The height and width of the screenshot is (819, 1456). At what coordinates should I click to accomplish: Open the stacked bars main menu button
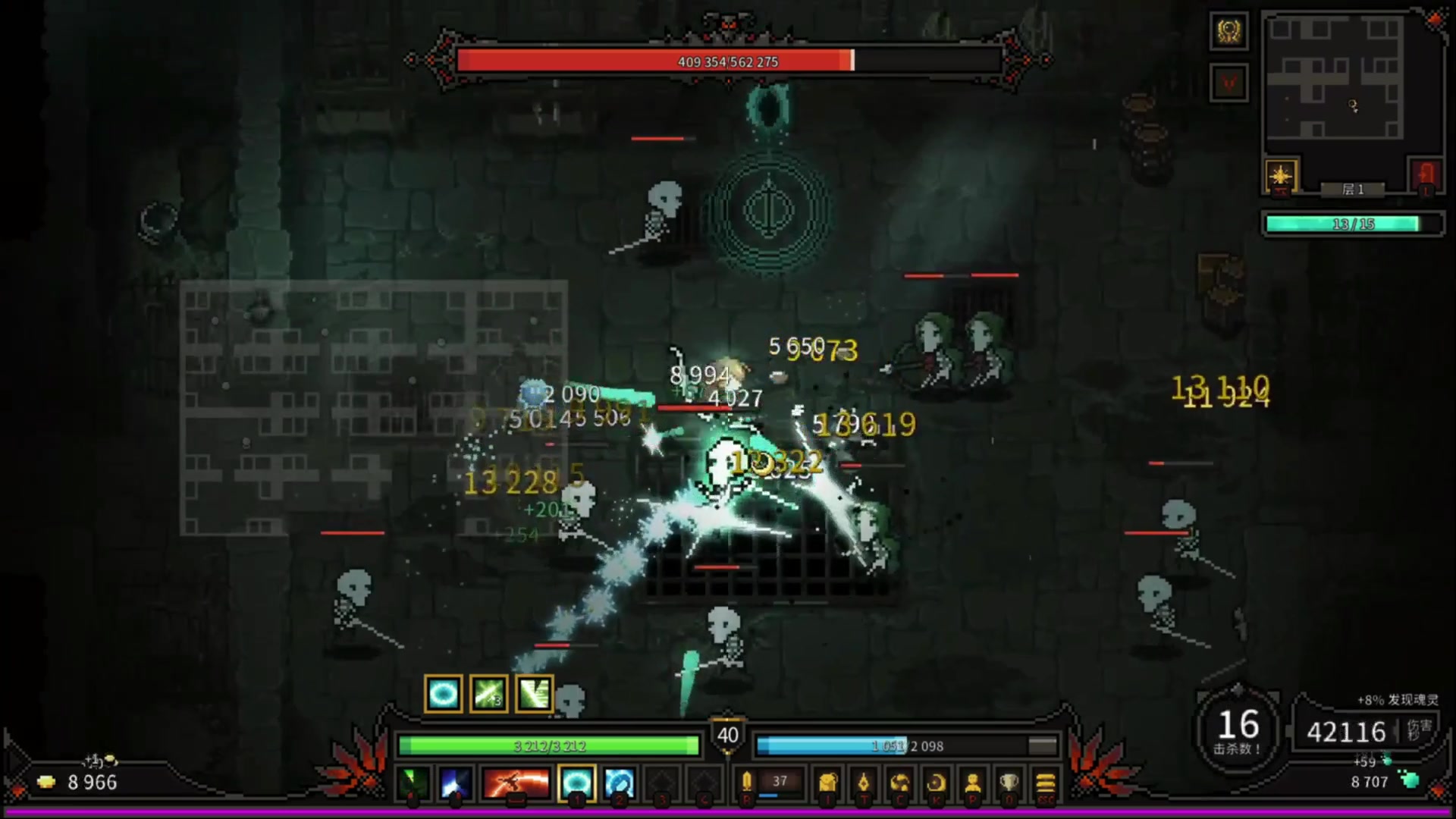[x=1045, y=783]
